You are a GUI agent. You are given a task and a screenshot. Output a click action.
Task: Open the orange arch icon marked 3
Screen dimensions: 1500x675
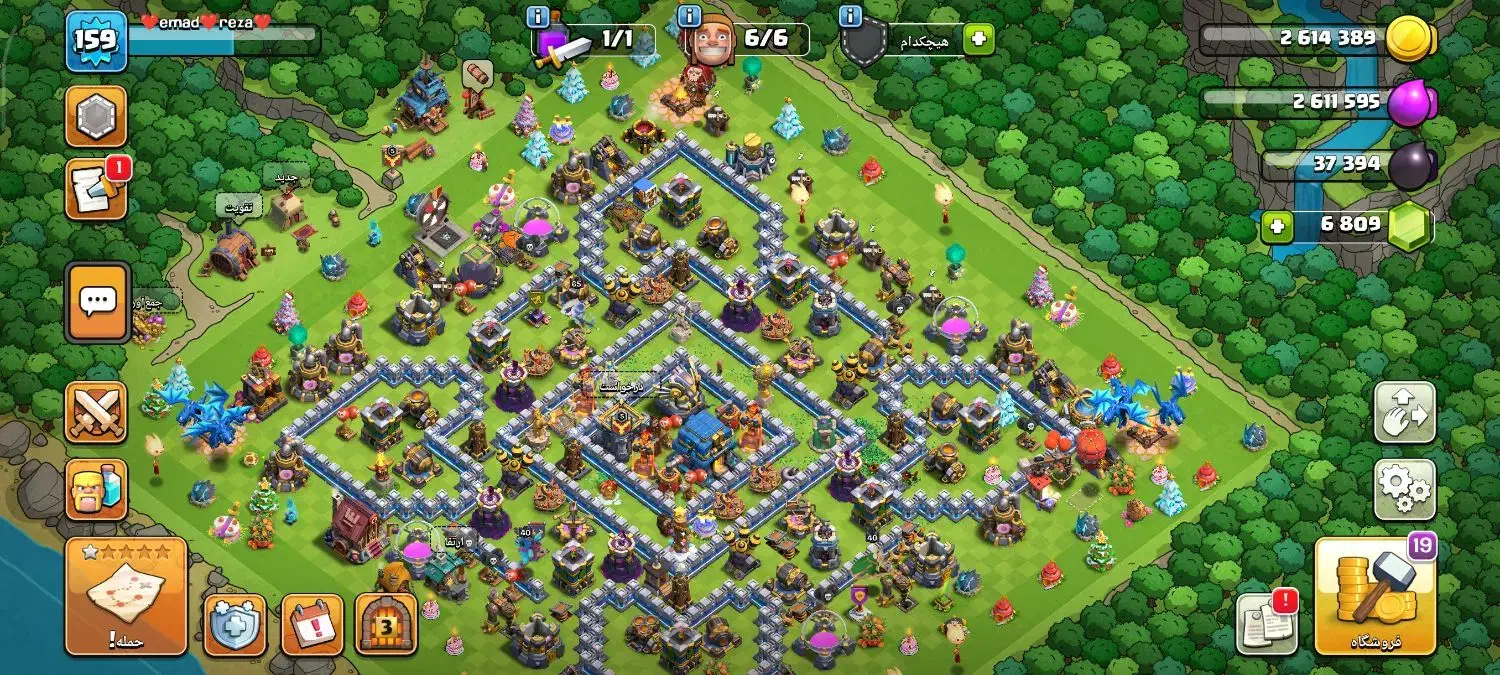point(386,625)
